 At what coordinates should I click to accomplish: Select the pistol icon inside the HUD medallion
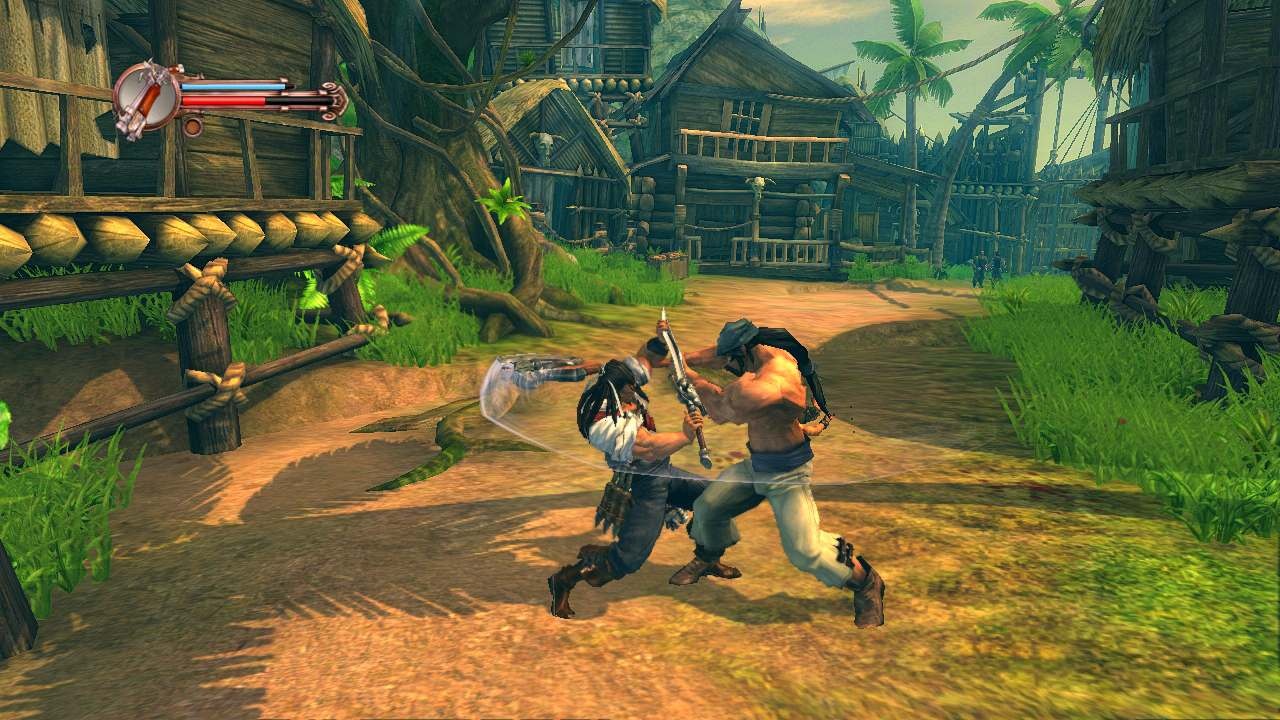150,98
